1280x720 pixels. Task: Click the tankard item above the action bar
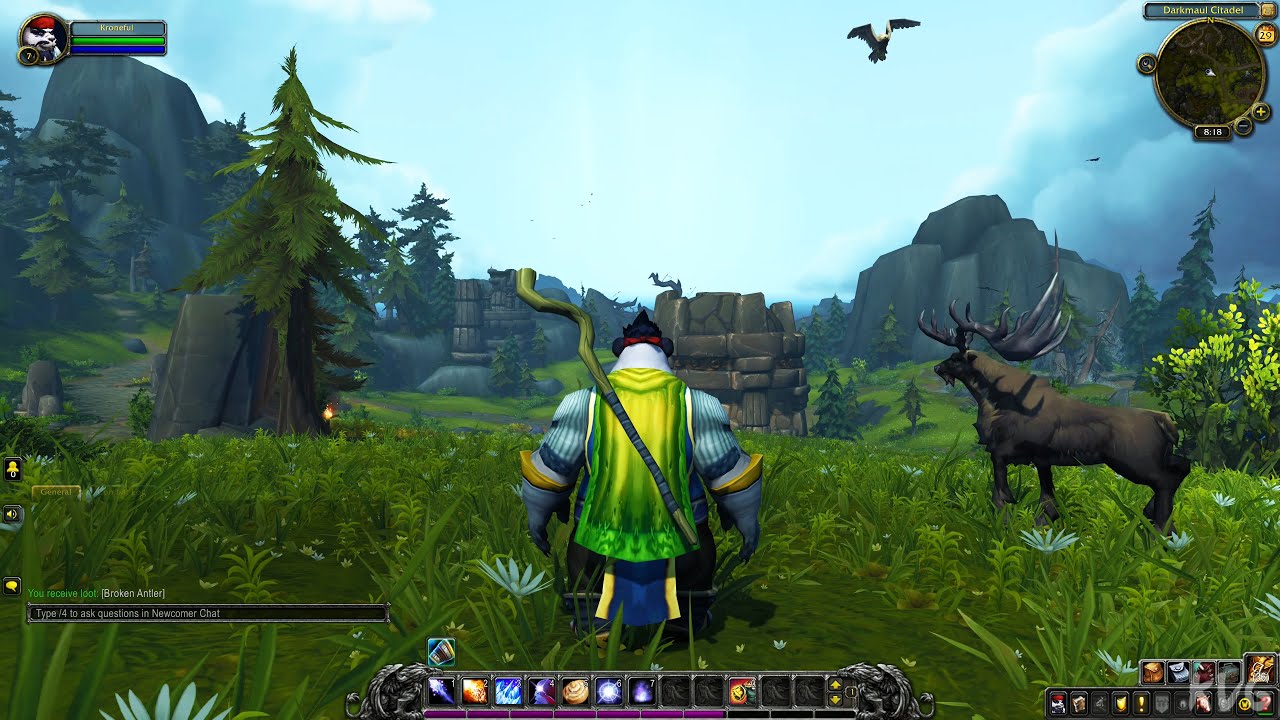coord(442,653)
